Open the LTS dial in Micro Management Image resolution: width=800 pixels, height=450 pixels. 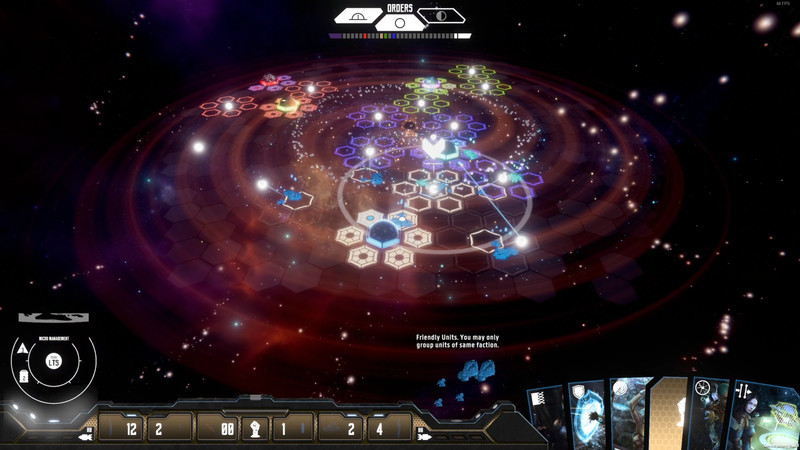coord(54,361)
